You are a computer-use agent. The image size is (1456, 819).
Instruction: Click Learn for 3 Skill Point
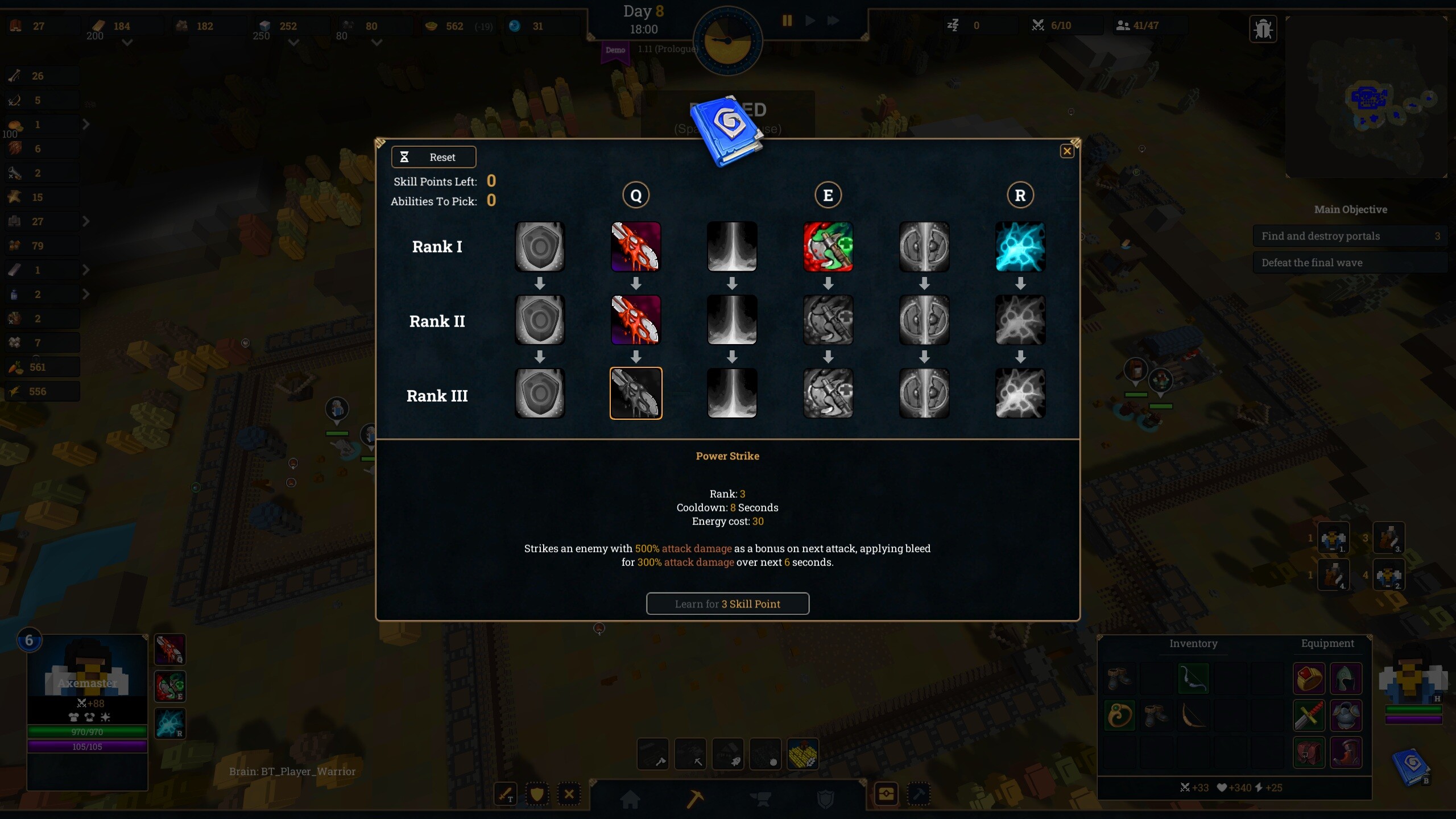tap(728, 603)
